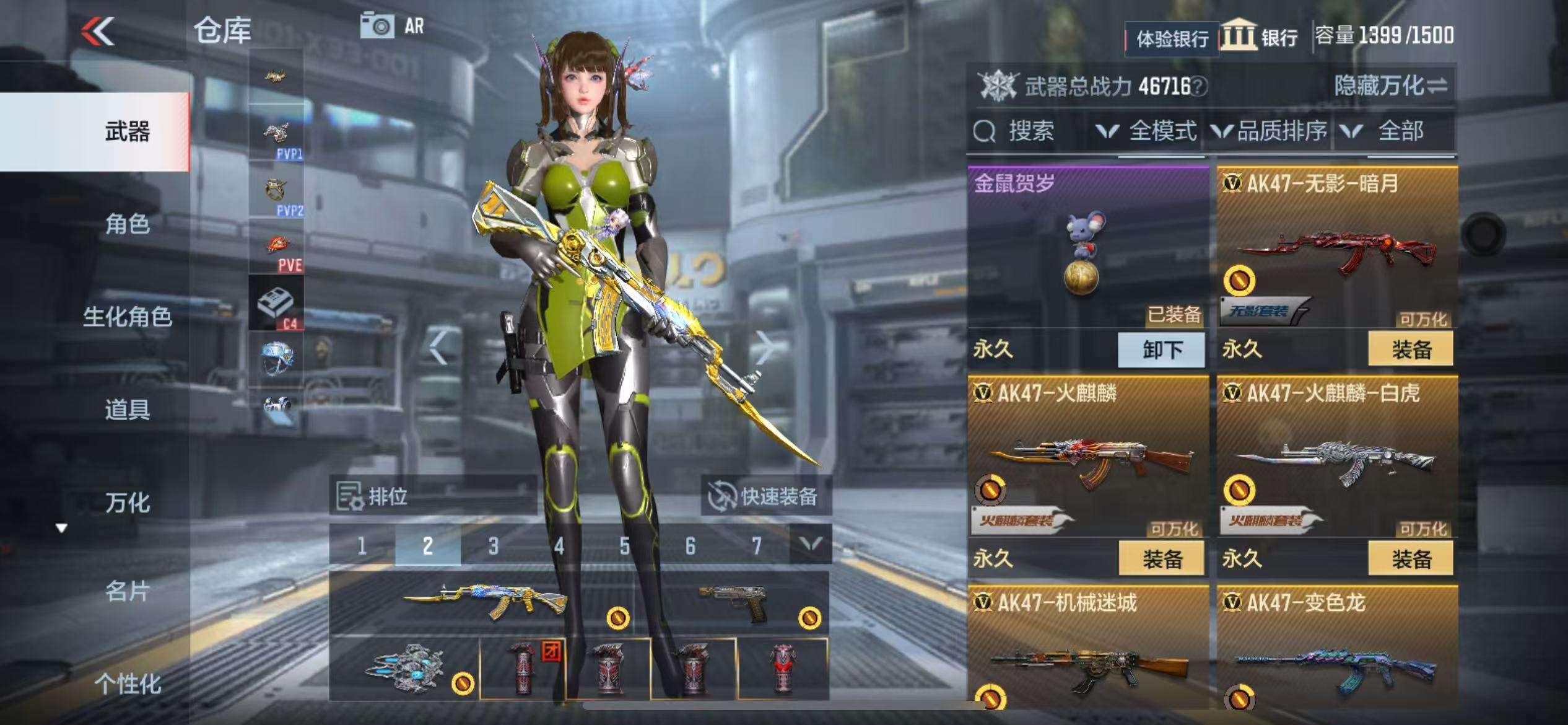Switch to loadout slot 3
Viewport: 1568px width, 725px height.
(493, 546)
